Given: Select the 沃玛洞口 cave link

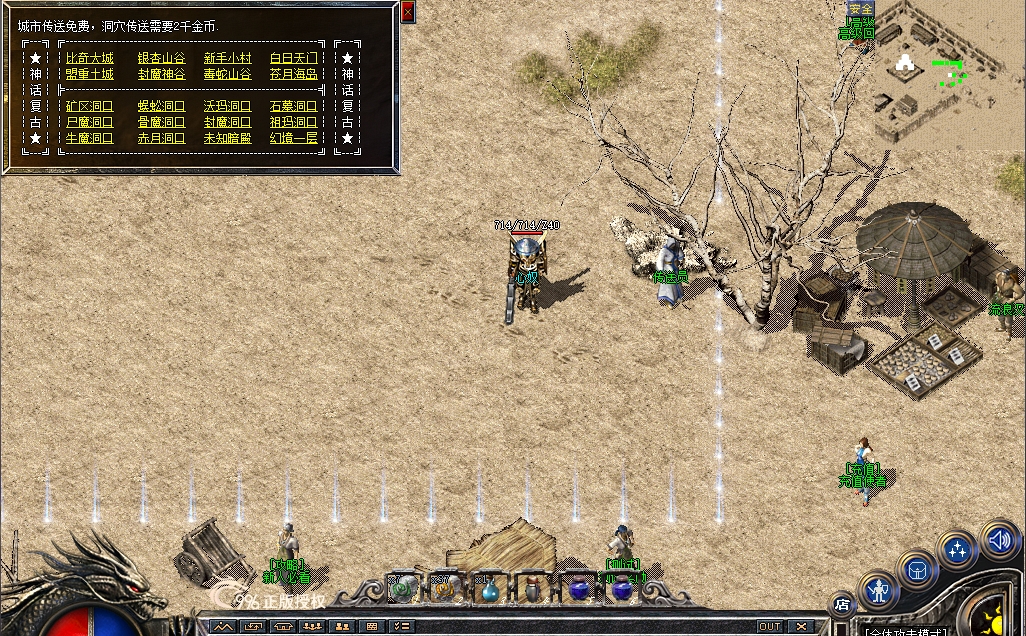Looking at the screenshot, I should point(227,106).
